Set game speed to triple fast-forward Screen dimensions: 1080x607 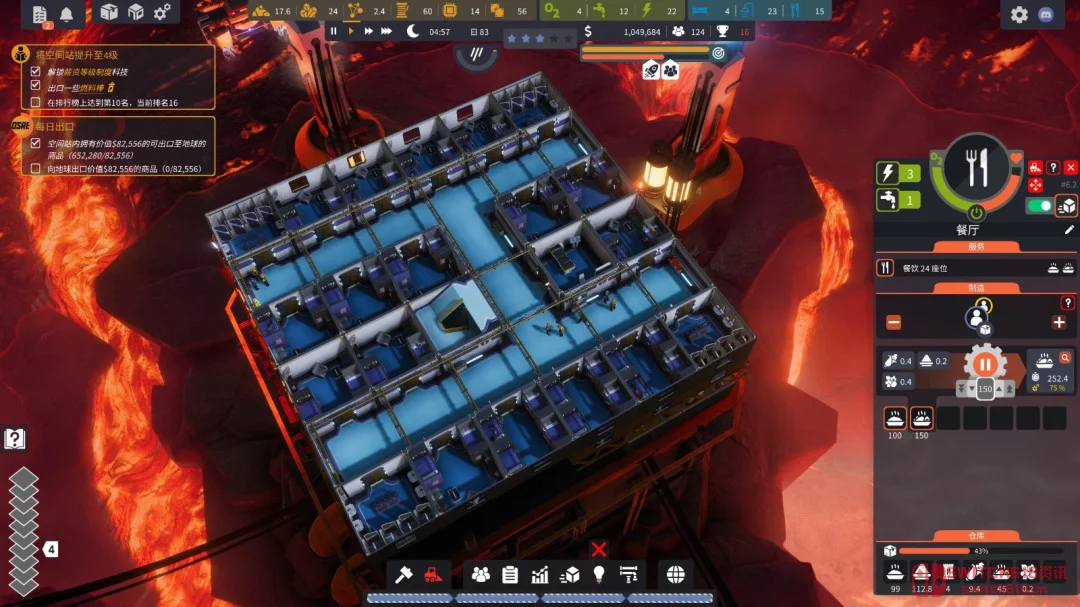pyautogui.click(x=385, y=31)
